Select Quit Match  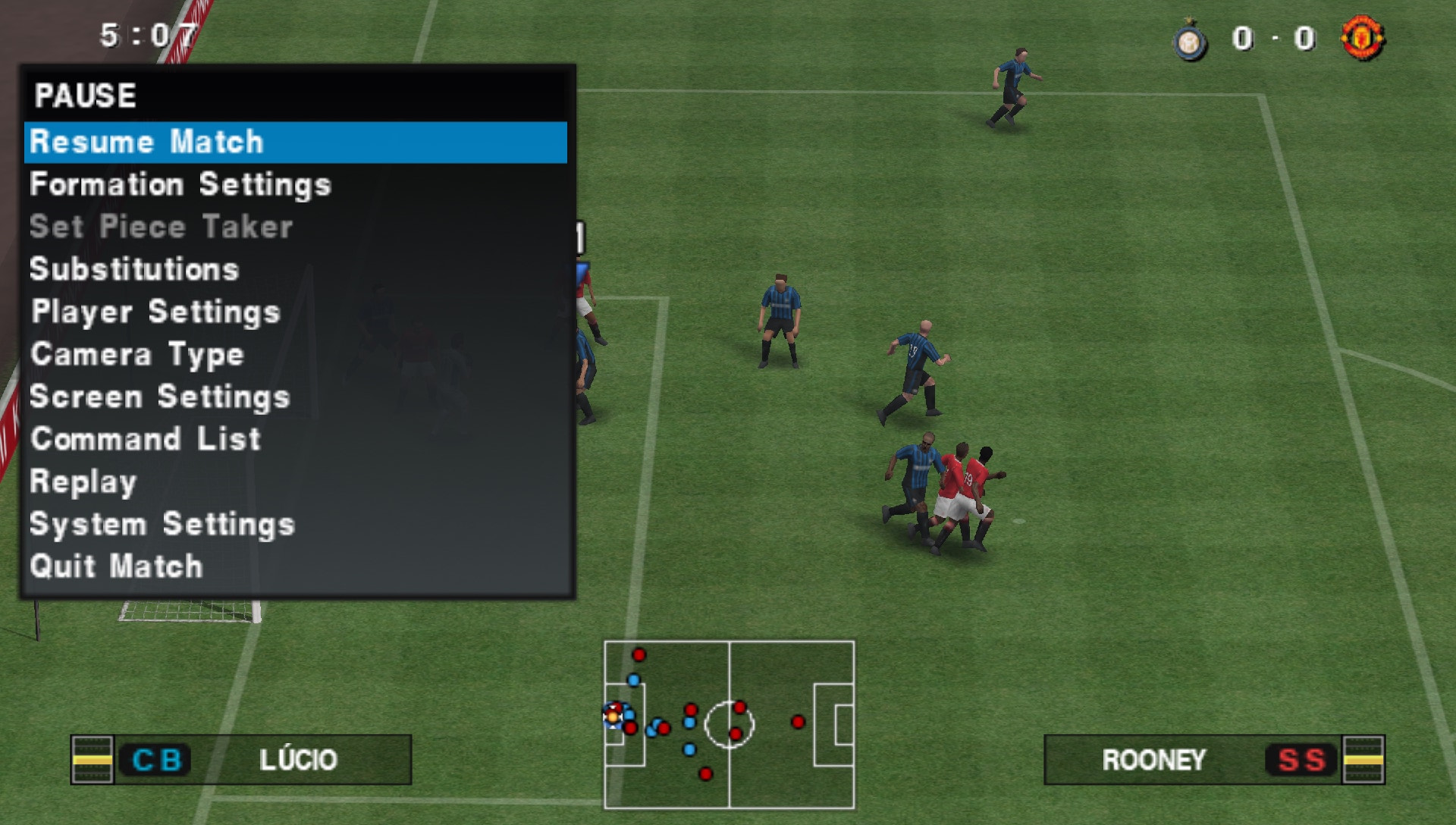click(x=115, y=566)
